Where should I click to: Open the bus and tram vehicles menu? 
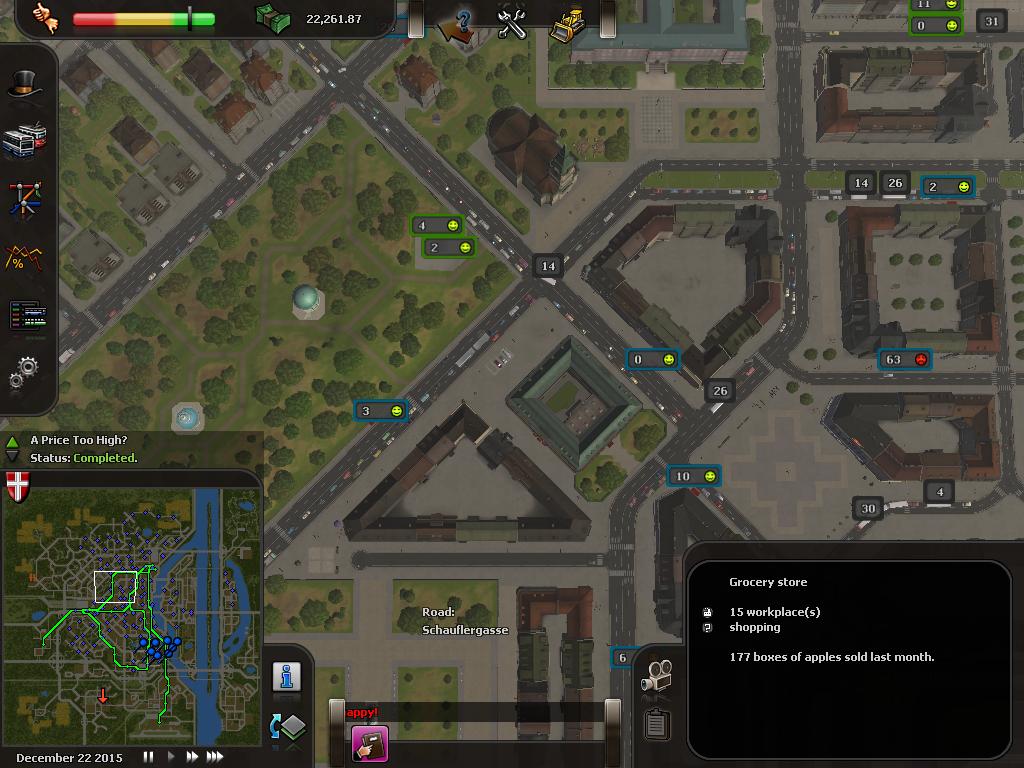[25, 141]
